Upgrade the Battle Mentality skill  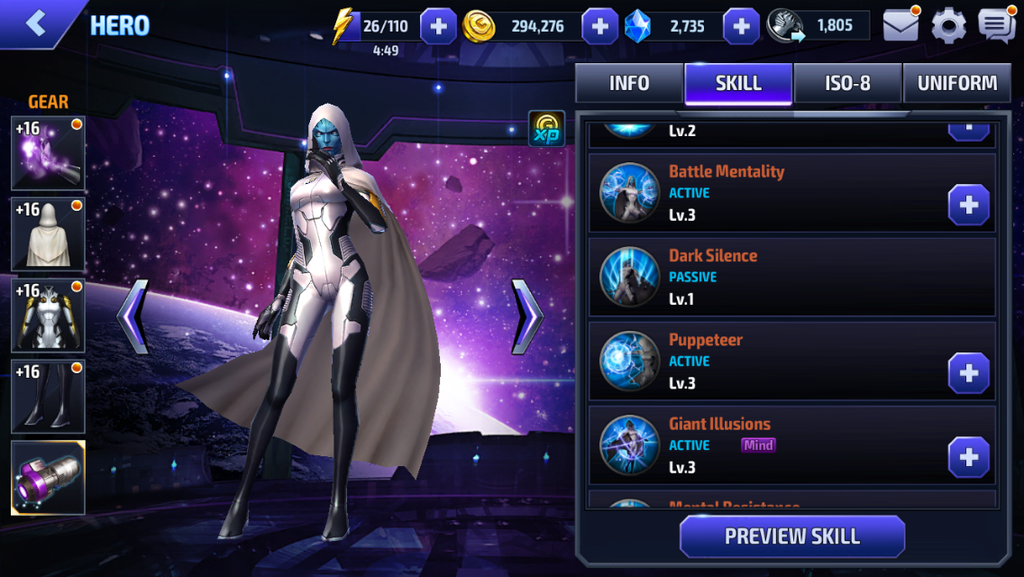(968, 205)
